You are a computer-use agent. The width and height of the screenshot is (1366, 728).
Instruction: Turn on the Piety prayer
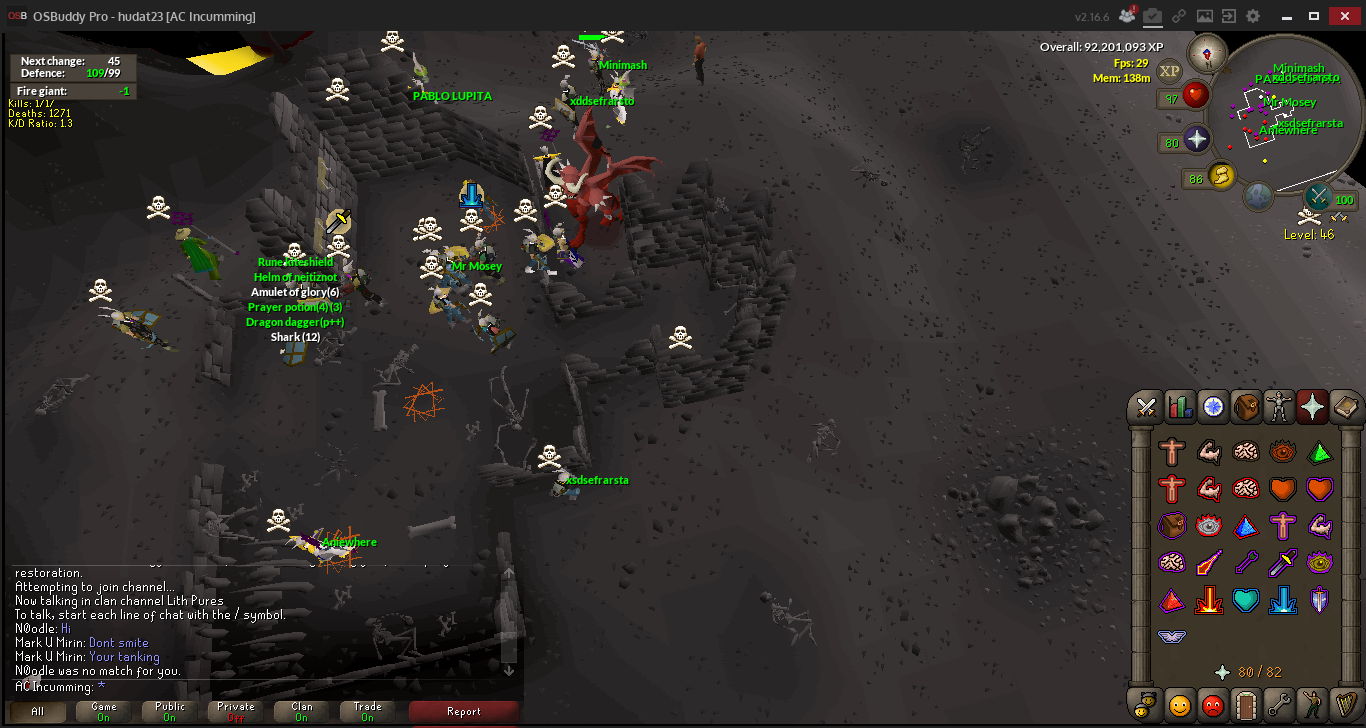point(1171,636)
